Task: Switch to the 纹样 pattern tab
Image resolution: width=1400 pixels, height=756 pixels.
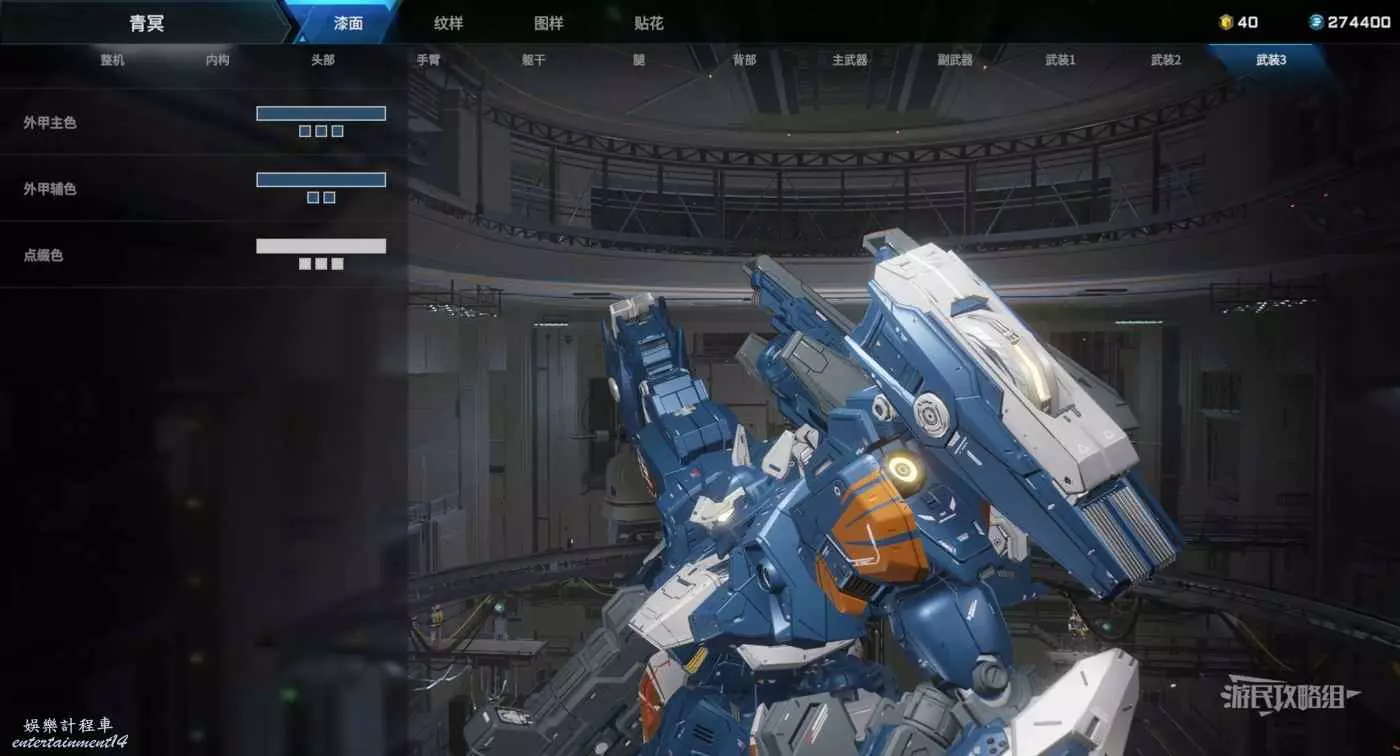Action: (x=449, y=23)
